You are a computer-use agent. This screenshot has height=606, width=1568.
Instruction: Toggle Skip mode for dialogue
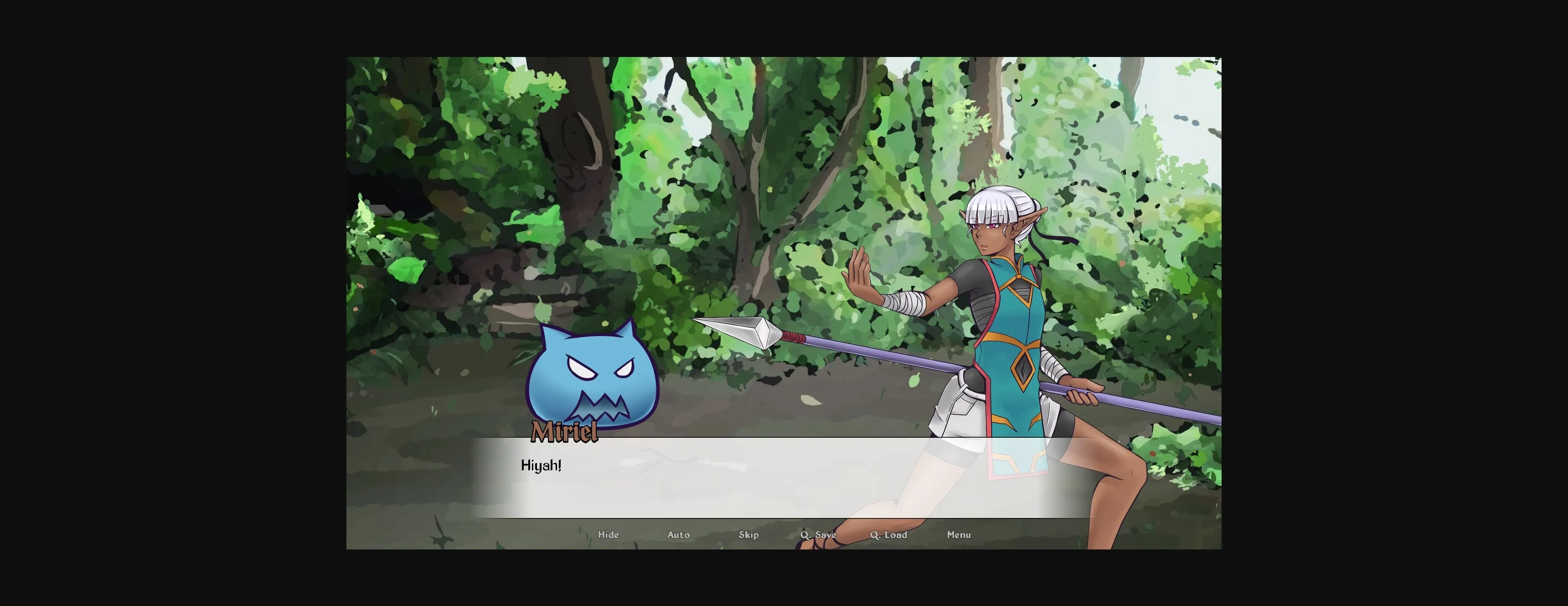(x=749, y=534)
